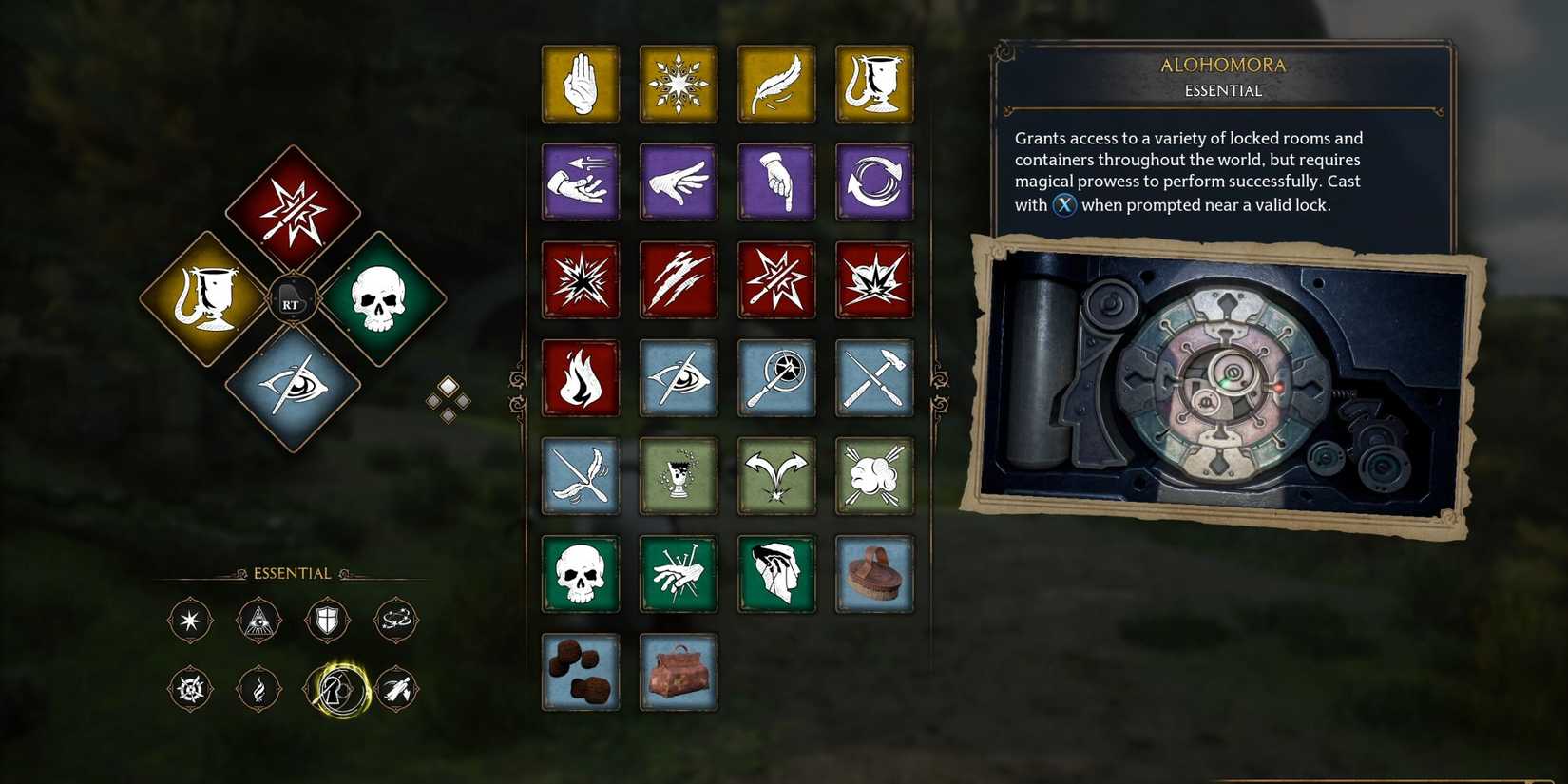Viewport: 1568px width, 784px height.
Task: Select the Avada Kedavra skull spell
Action: [x=581, y=574]
